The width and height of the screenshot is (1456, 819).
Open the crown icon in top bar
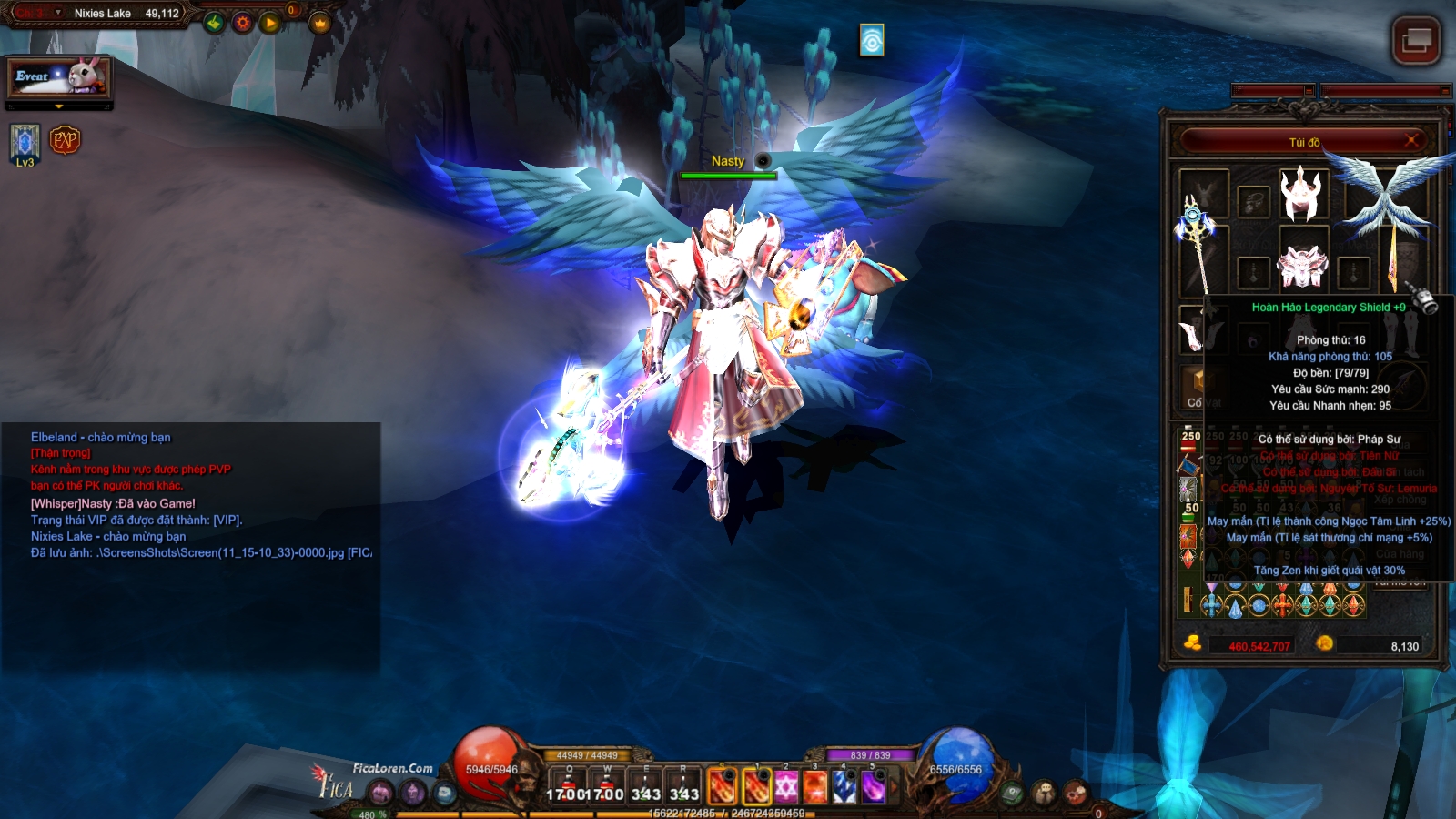point(319,23)
